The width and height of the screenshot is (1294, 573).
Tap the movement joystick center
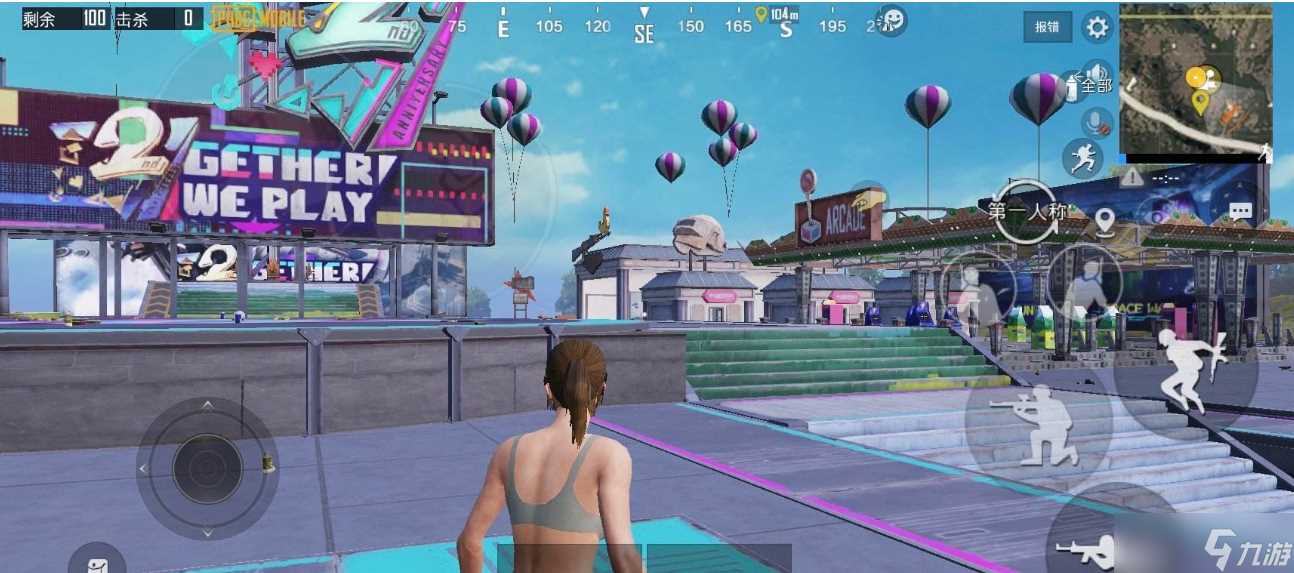click(x=207, y=468)
